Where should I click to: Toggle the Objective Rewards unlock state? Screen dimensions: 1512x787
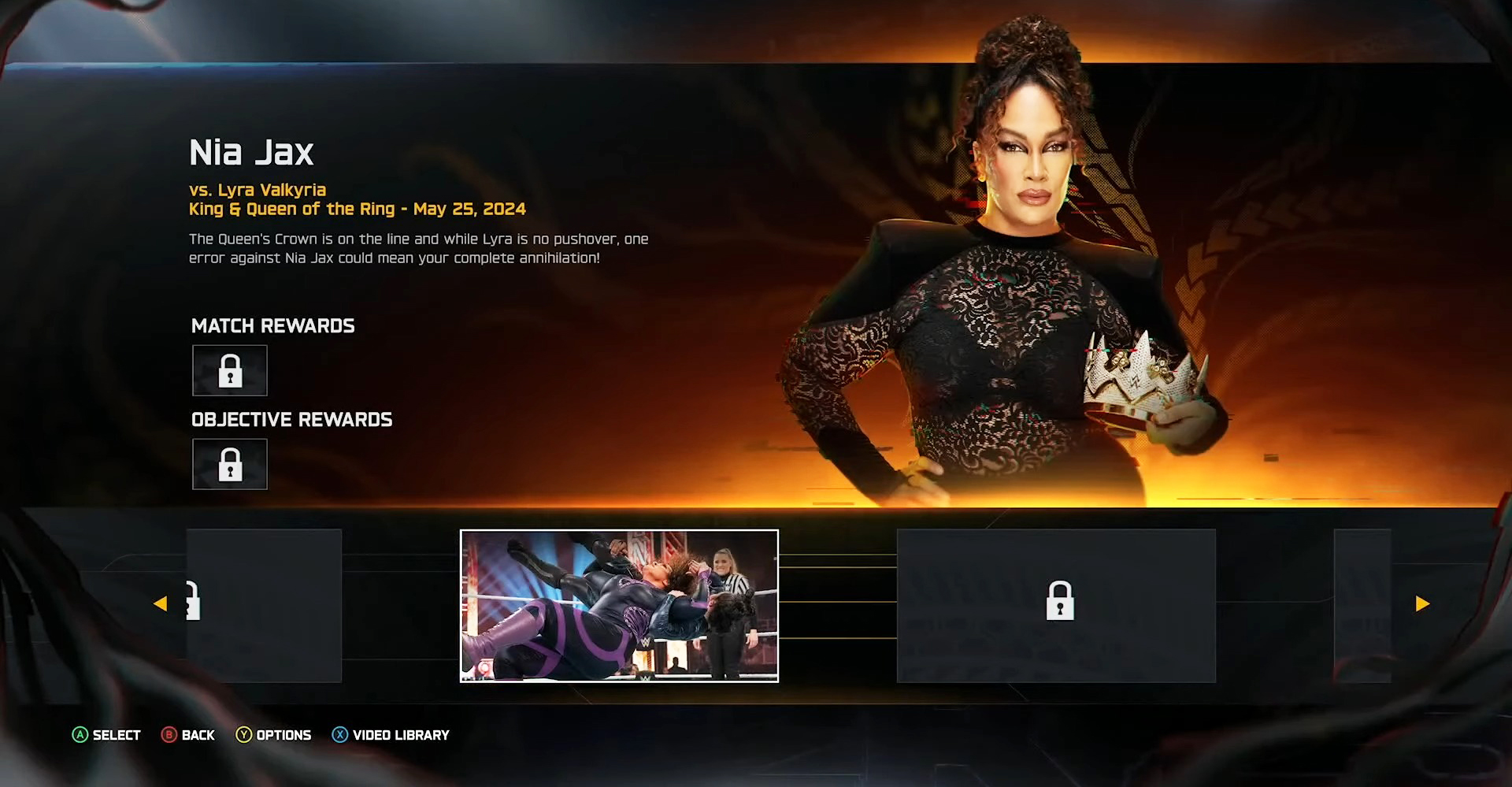click(229, 464)
